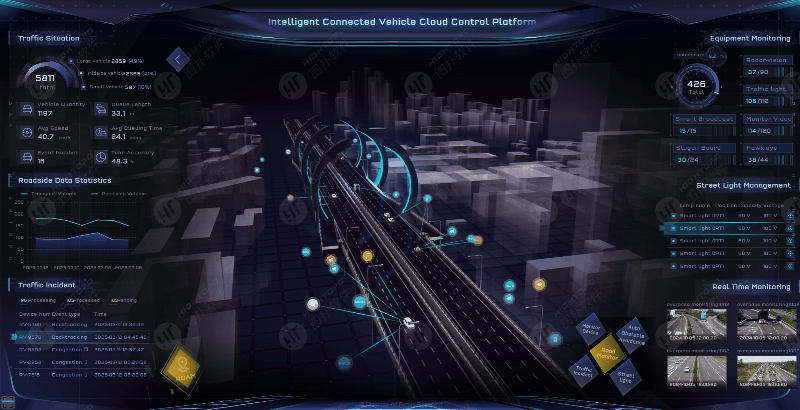The image size is (800, 410).
Task: Click the collapse arrow beside Traffic Situation
Action: click(x=178, y=59)
